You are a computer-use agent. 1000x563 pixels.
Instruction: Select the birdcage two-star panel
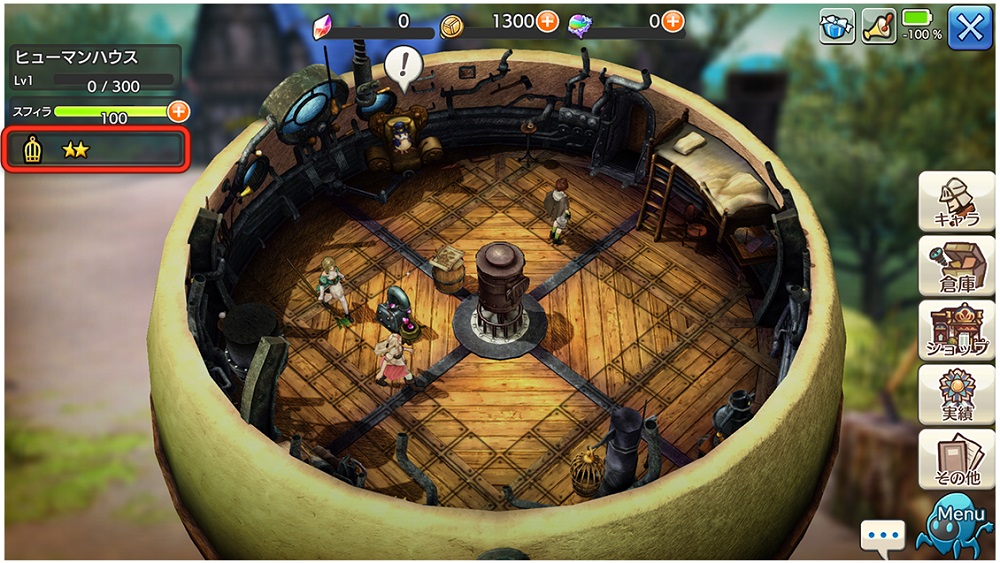97,150
